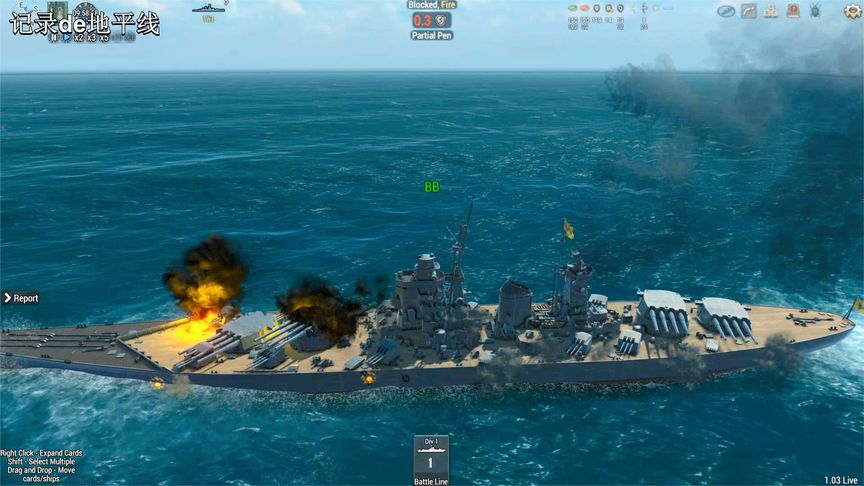This screenshot has width=864, height=486.
Task: Select the Div 1 Battle Line card
Action: pyautogui.click(x=431, y=460)
